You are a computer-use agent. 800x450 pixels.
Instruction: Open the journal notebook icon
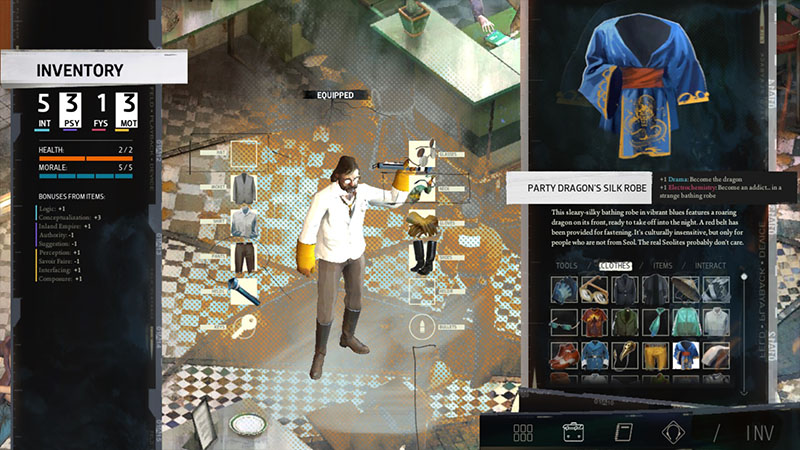coord(623,432)
